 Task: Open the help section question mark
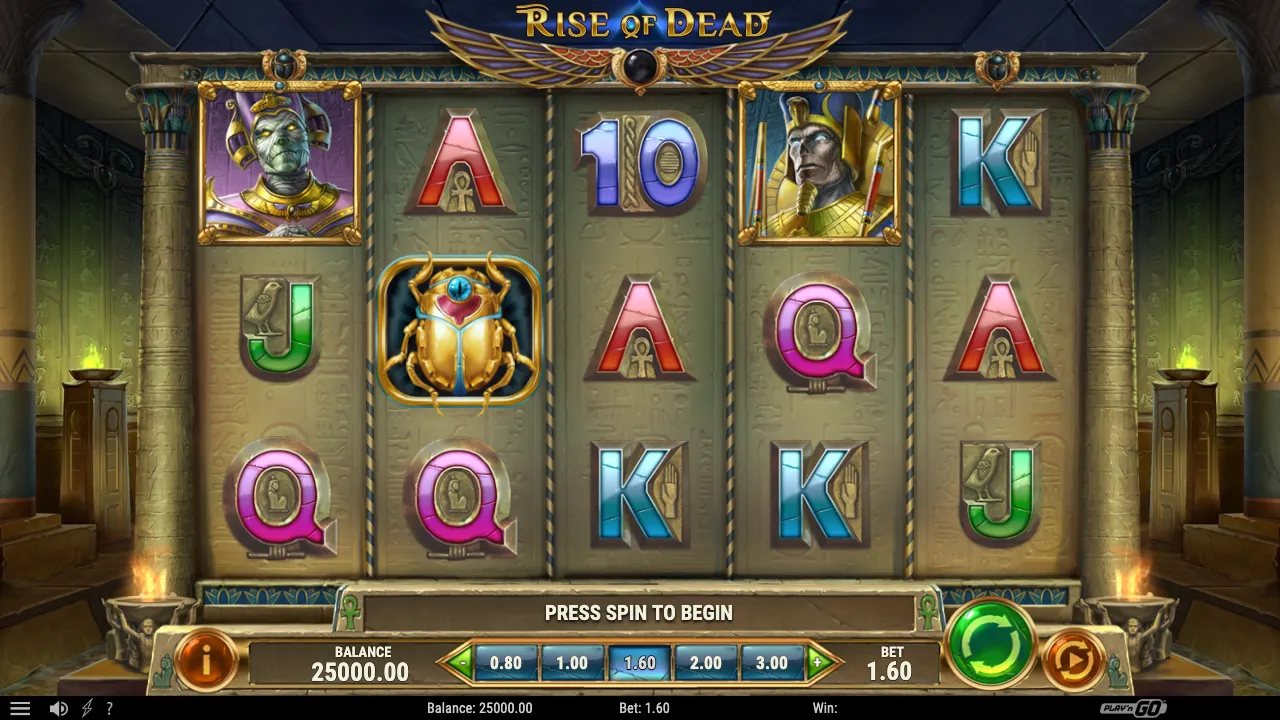(110, 708)
